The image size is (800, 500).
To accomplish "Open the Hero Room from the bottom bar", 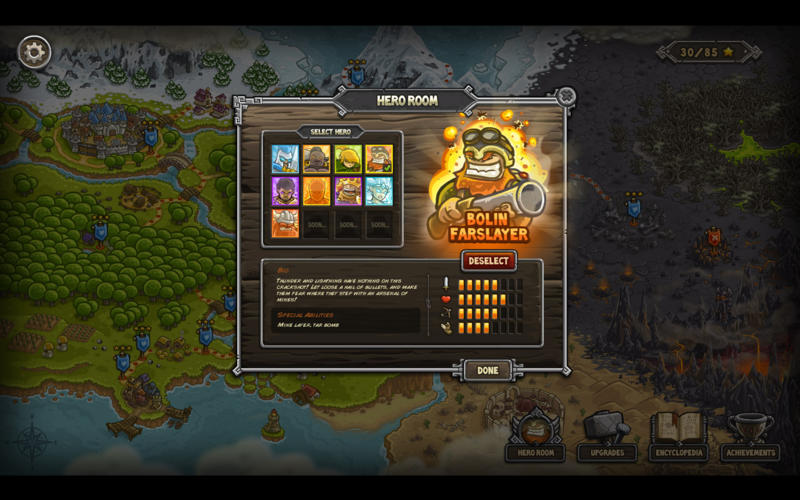I will (535, 436).
